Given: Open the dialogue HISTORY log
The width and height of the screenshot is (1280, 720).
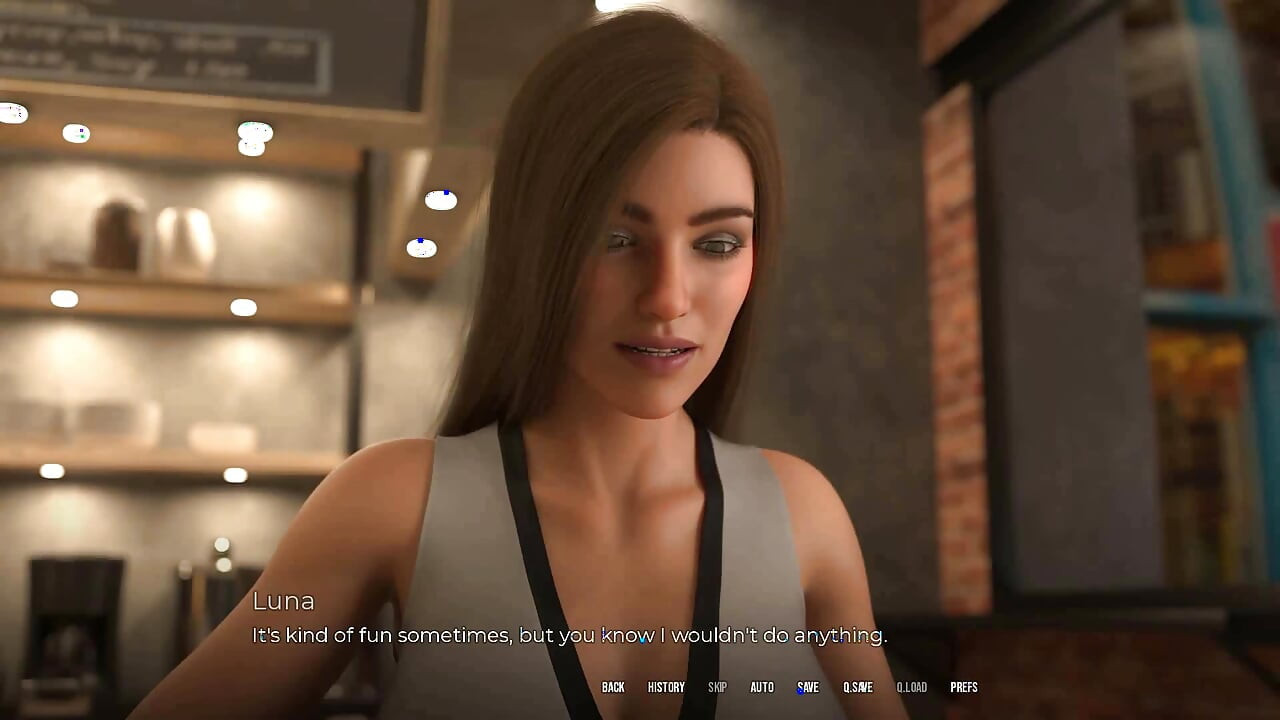Looking at the screenshot, I should point(666,687).
